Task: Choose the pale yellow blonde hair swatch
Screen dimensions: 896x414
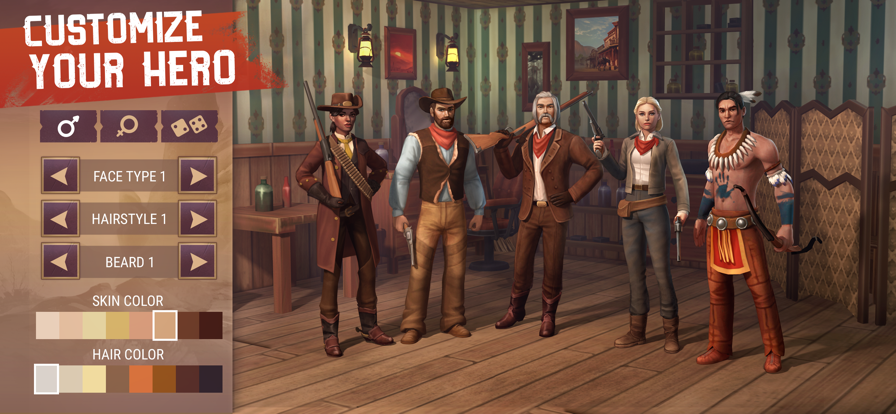Action: [94, 379]
